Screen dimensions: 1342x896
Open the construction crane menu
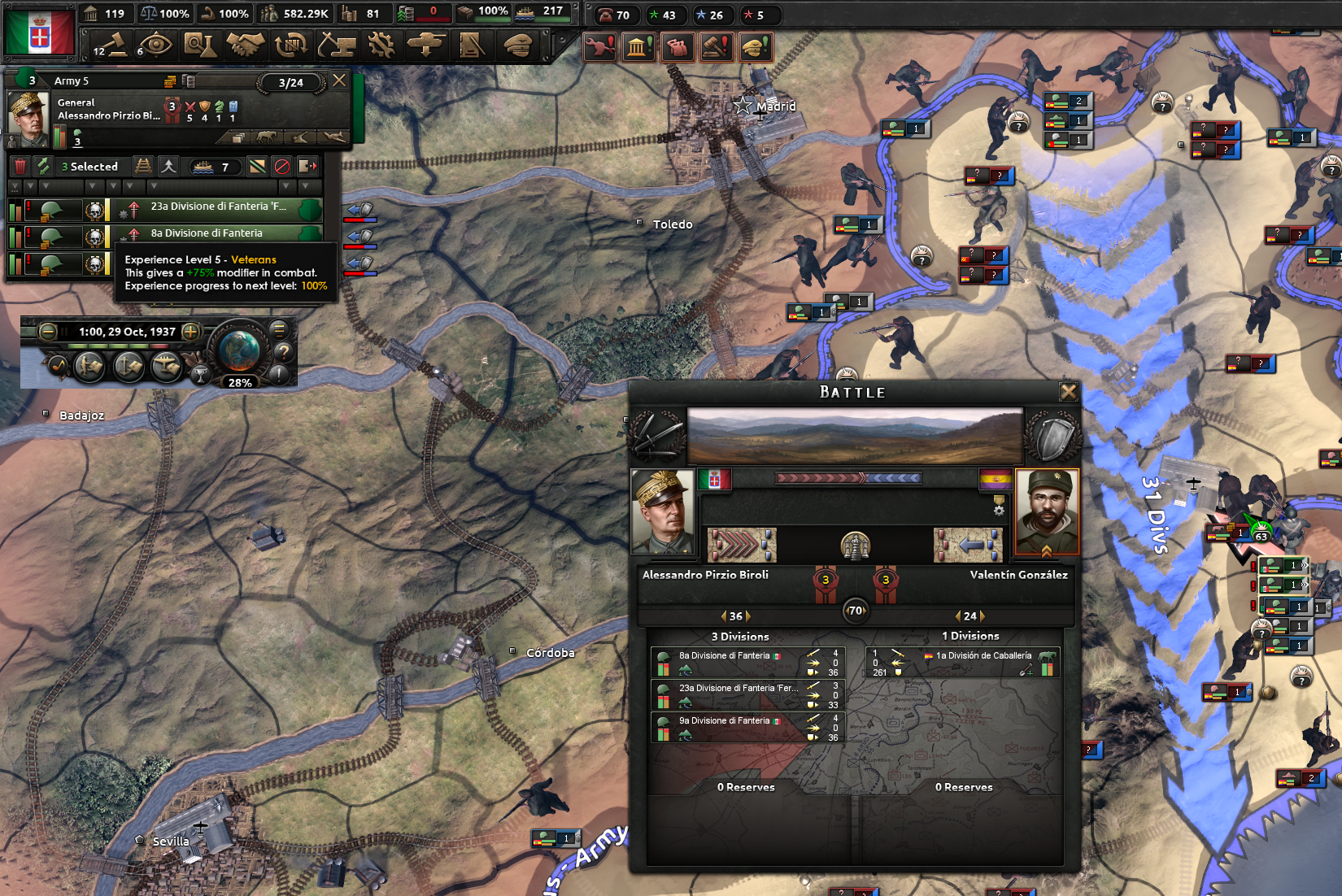point(335,46)
